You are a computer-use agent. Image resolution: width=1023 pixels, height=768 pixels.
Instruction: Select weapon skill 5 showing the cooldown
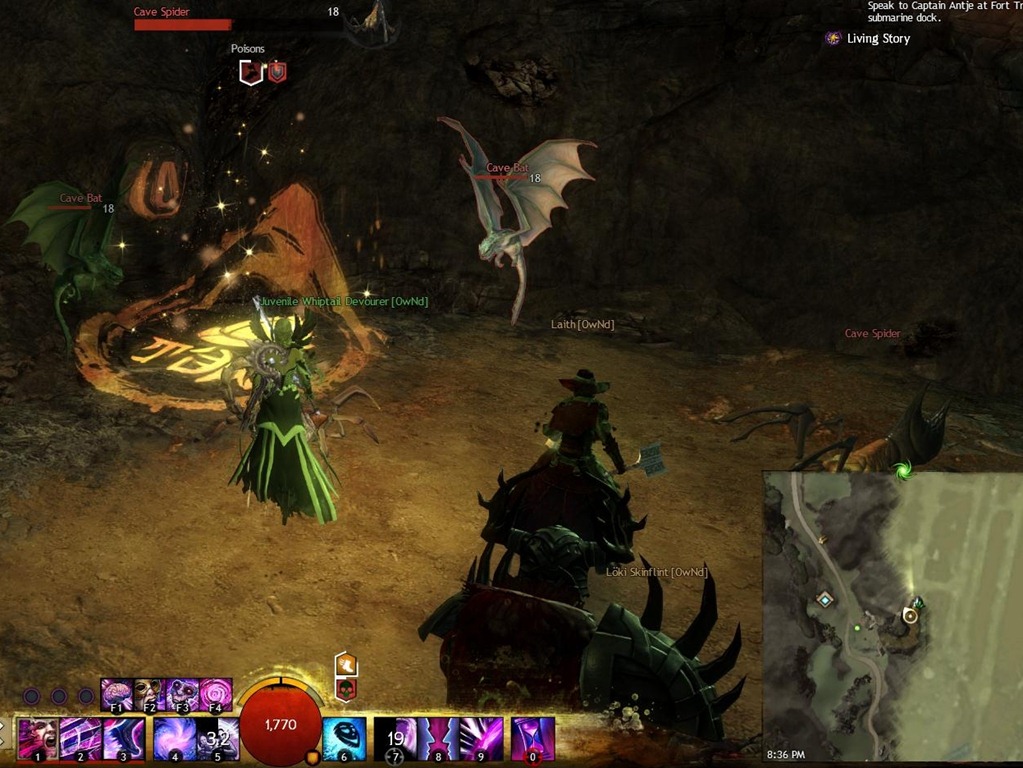pyautogui.click(x=217, y=739)
